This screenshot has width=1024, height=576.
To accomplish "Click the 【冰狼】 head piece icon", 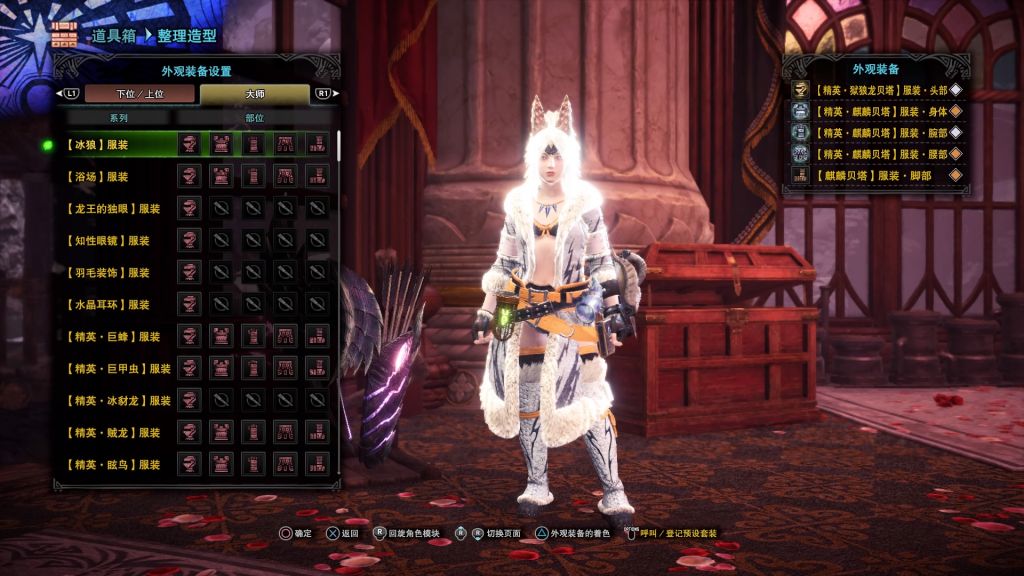I will click(189, 145).
